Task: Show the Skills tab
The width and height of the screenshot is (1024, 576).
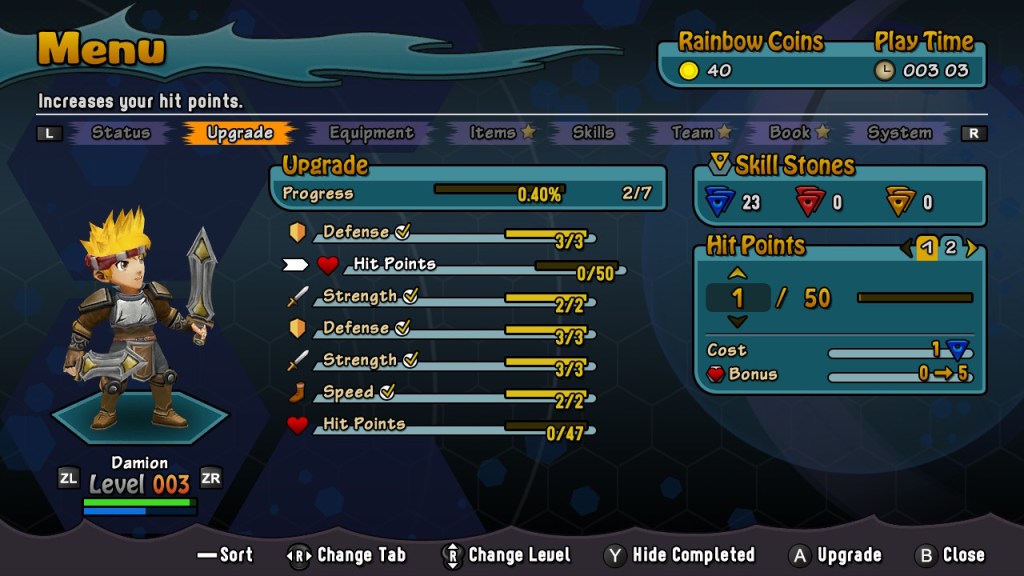Action: pos(593,133)
